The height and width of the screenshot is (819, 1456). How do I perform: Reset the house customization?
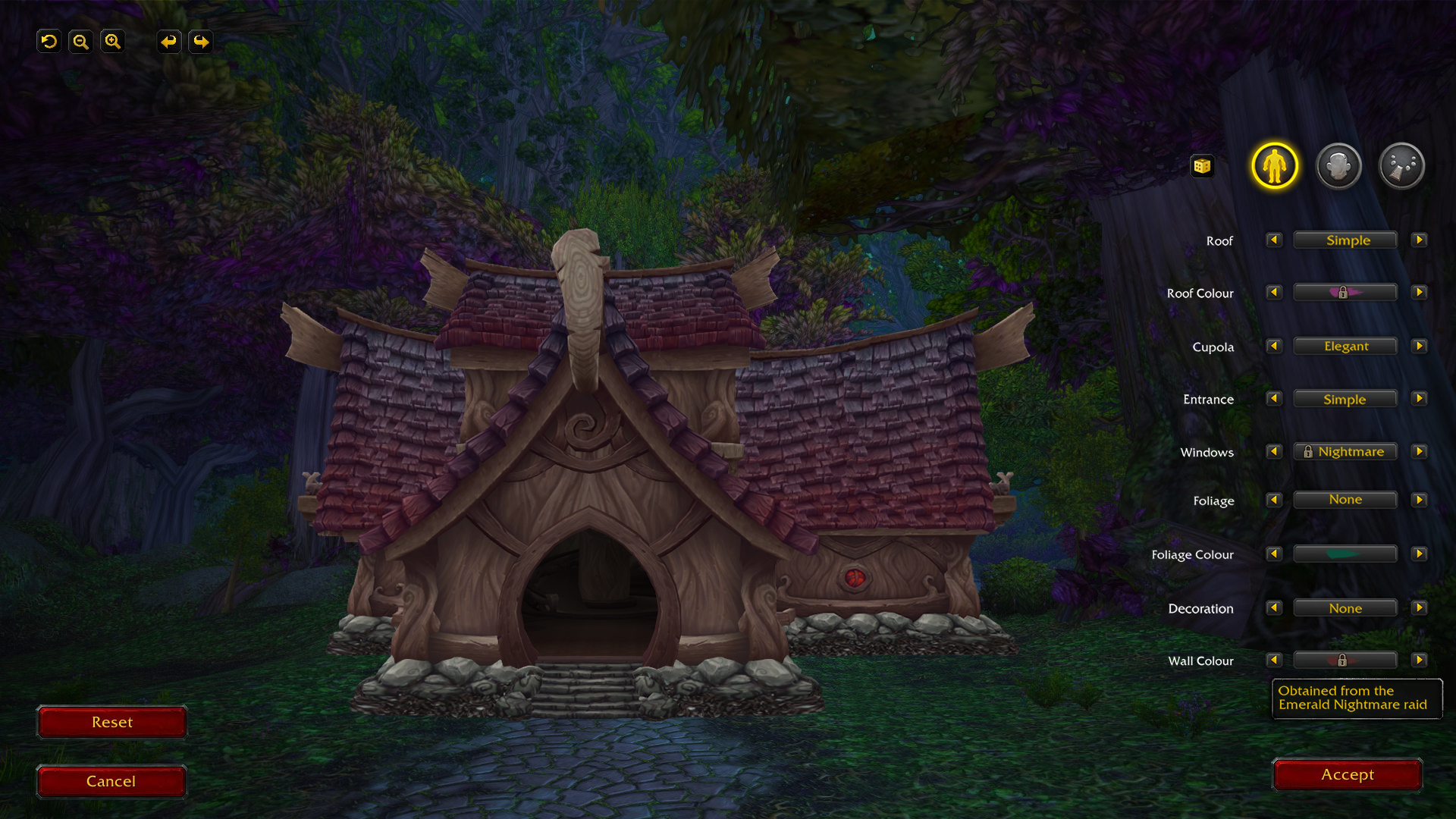click(111, 722)
